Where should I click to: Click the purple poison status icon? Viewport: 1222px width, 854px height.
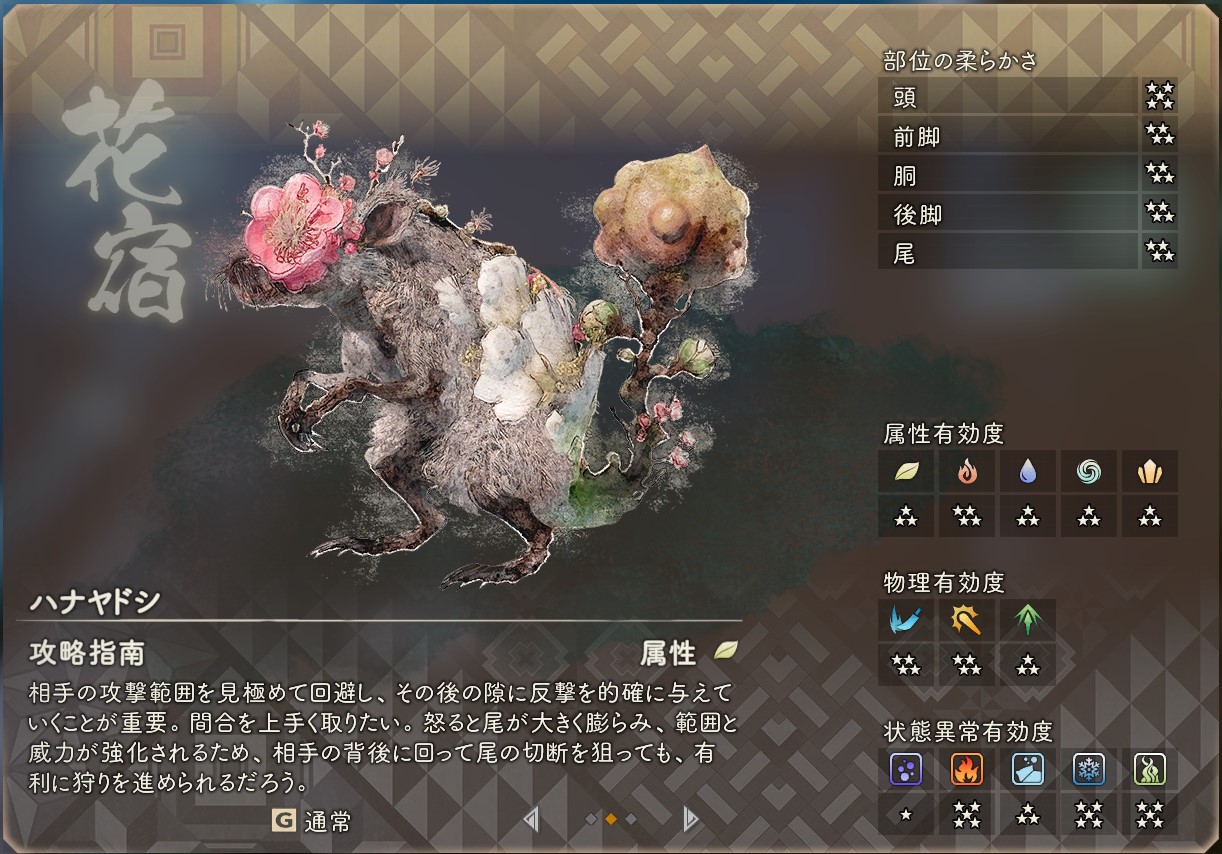(x=906, y=769)
